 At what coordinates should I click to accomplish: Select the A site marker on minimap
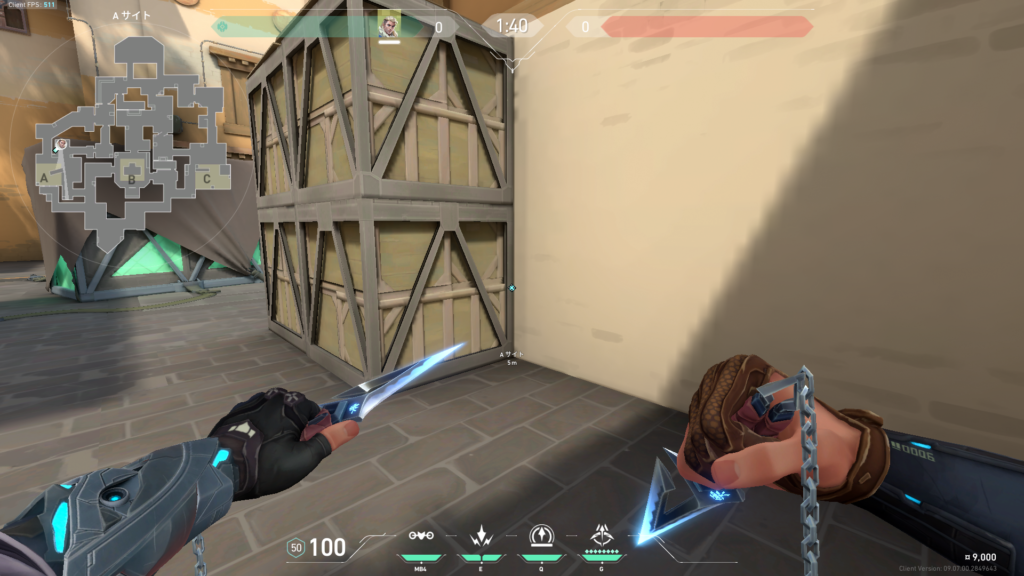pos(44,178)
